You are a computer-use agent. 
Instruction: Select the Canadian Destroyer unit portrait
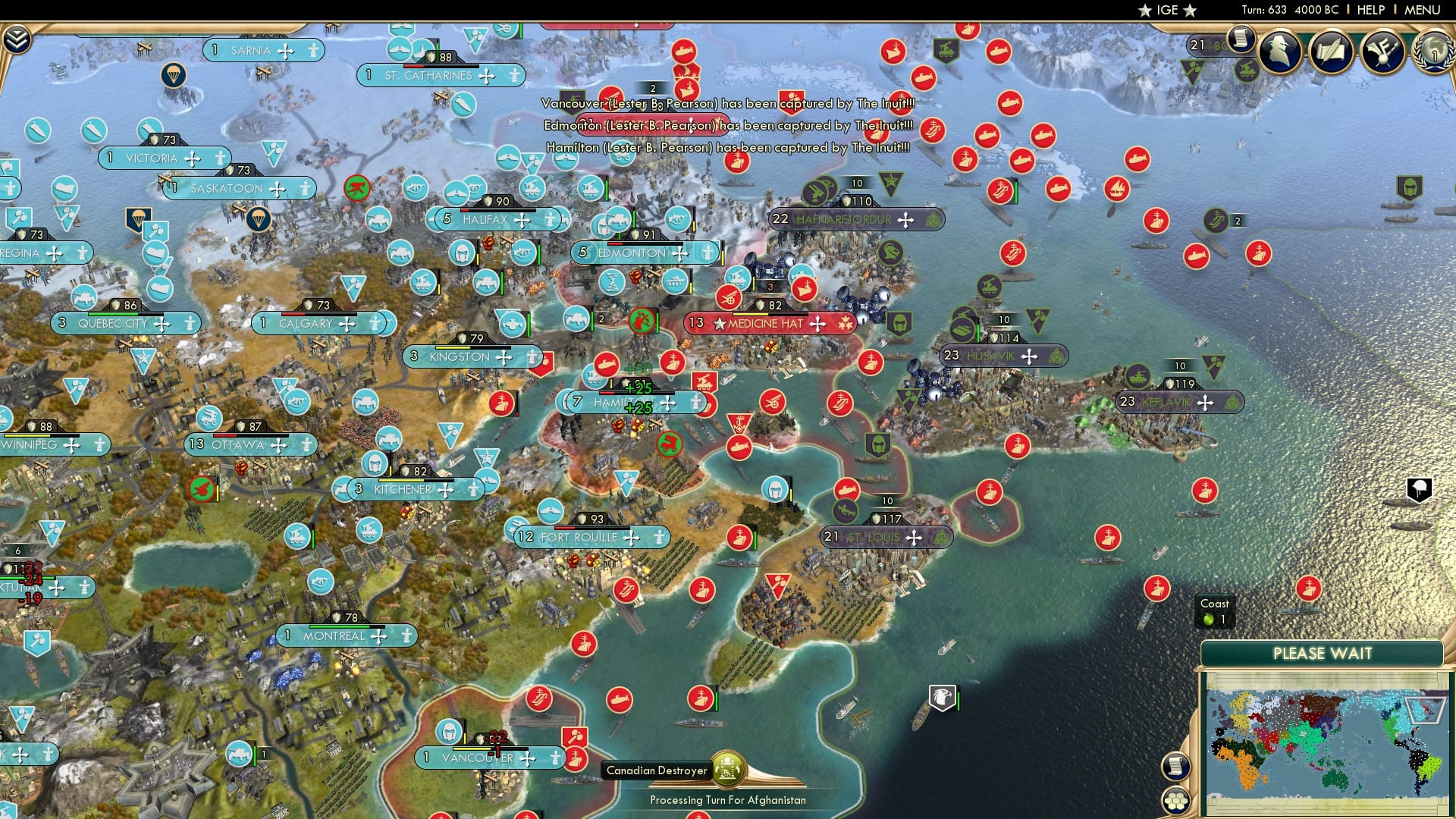[x=729, y=769]
